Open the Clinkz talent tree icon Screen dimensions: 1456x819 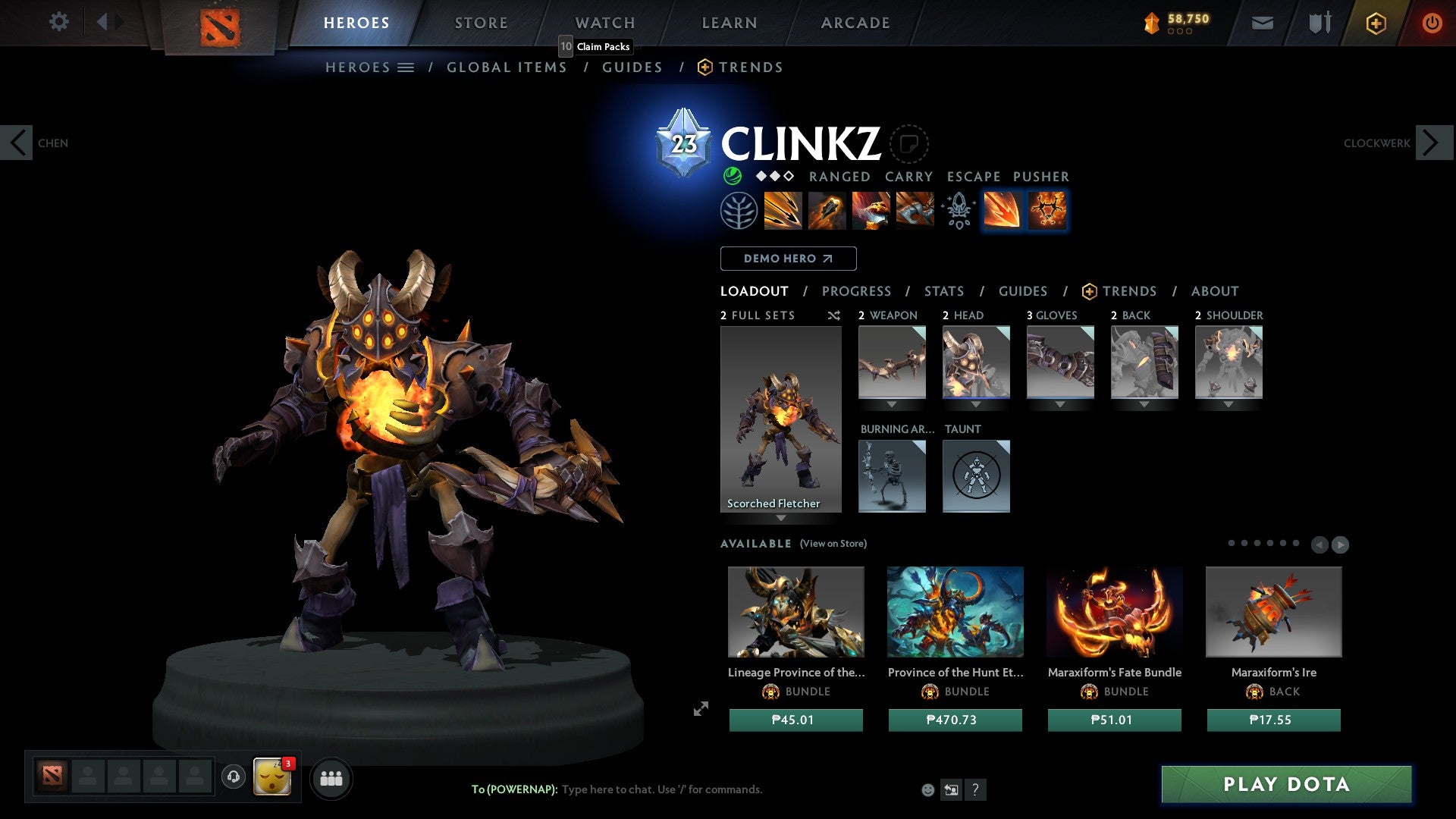coord(740,211)
